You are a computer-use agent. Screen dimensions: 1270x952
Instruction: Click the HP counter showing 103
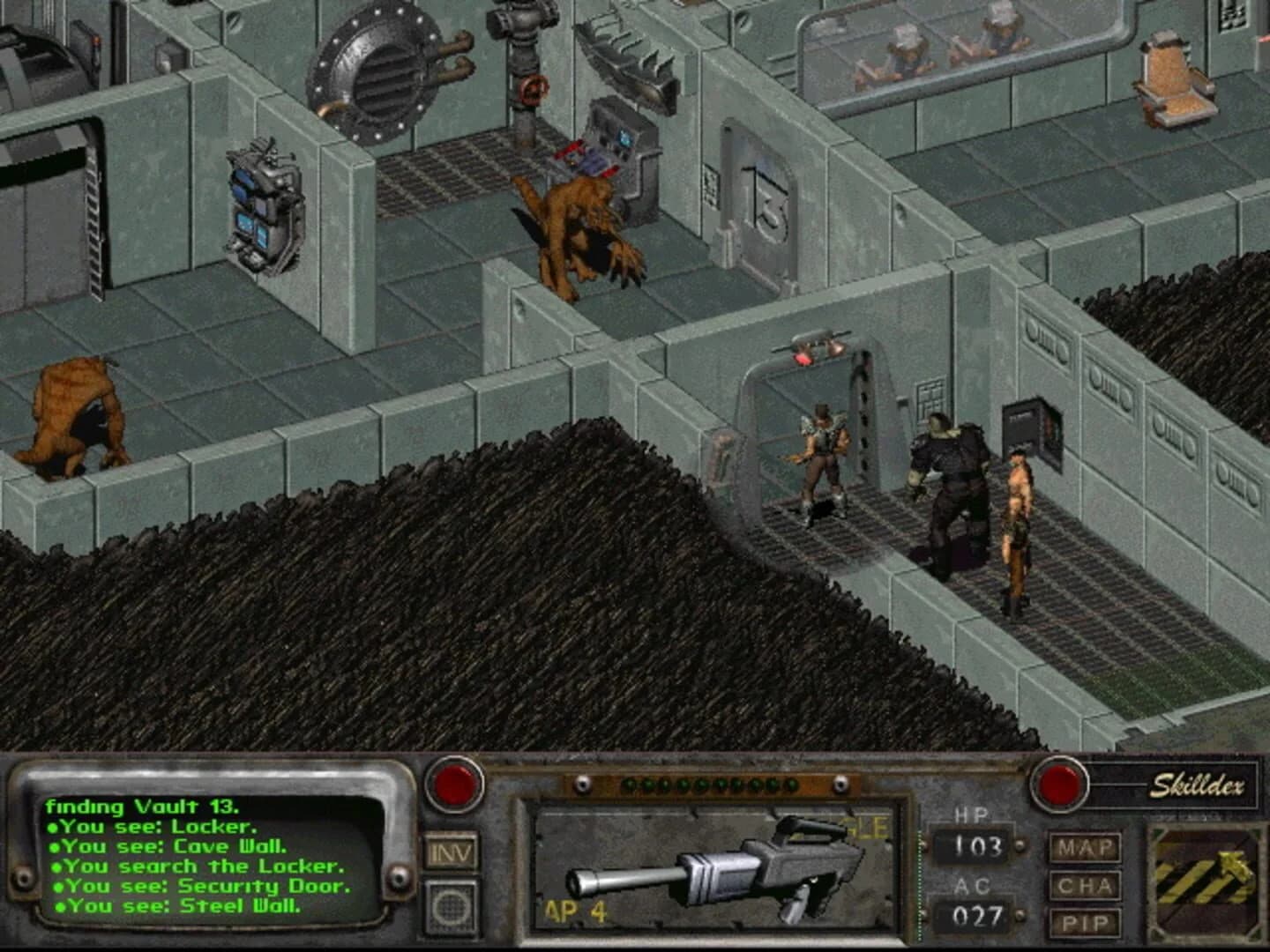click(975, 844)
